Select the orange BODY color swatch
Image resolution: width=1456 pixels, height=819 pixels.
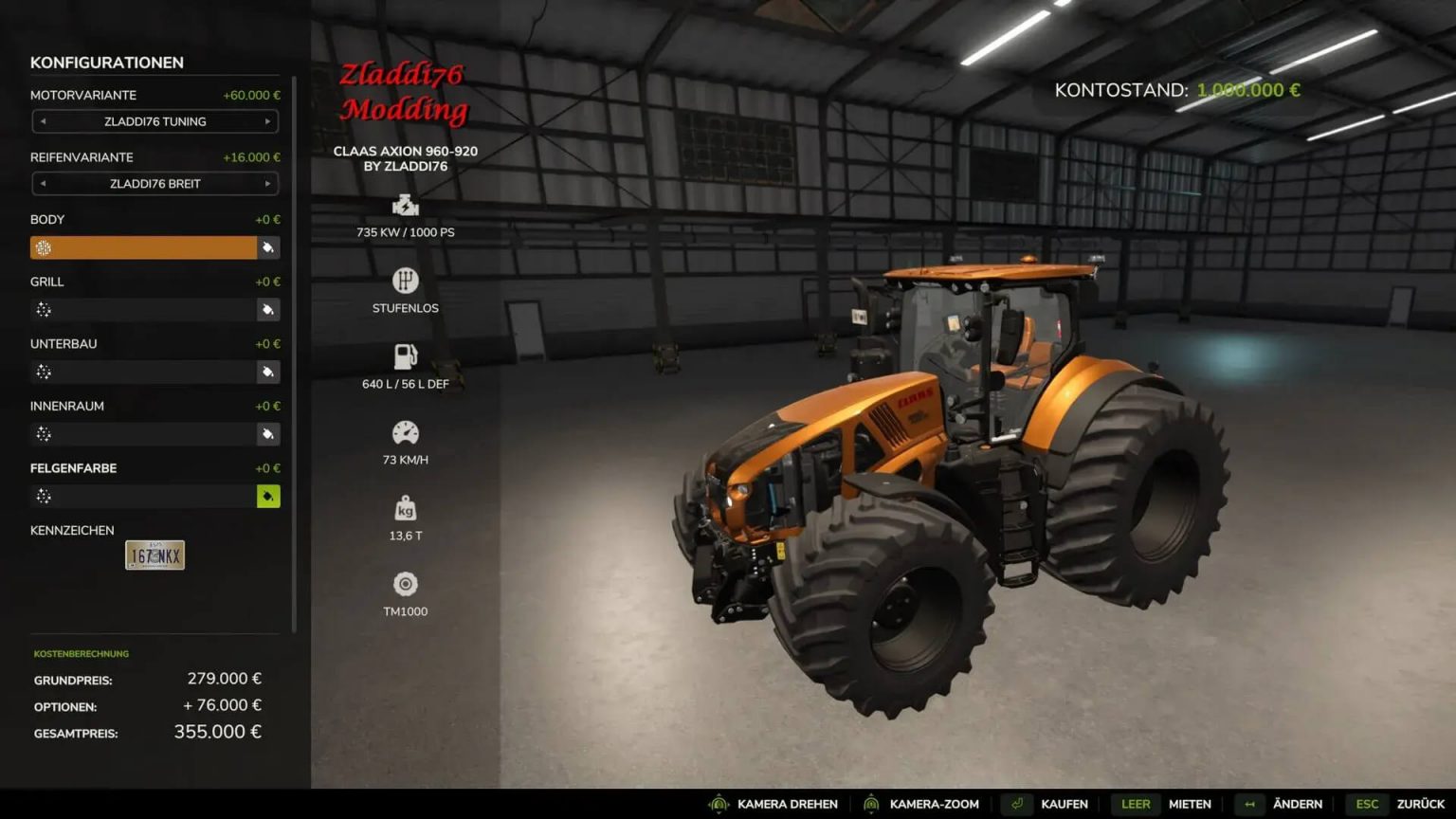[142, 247]
